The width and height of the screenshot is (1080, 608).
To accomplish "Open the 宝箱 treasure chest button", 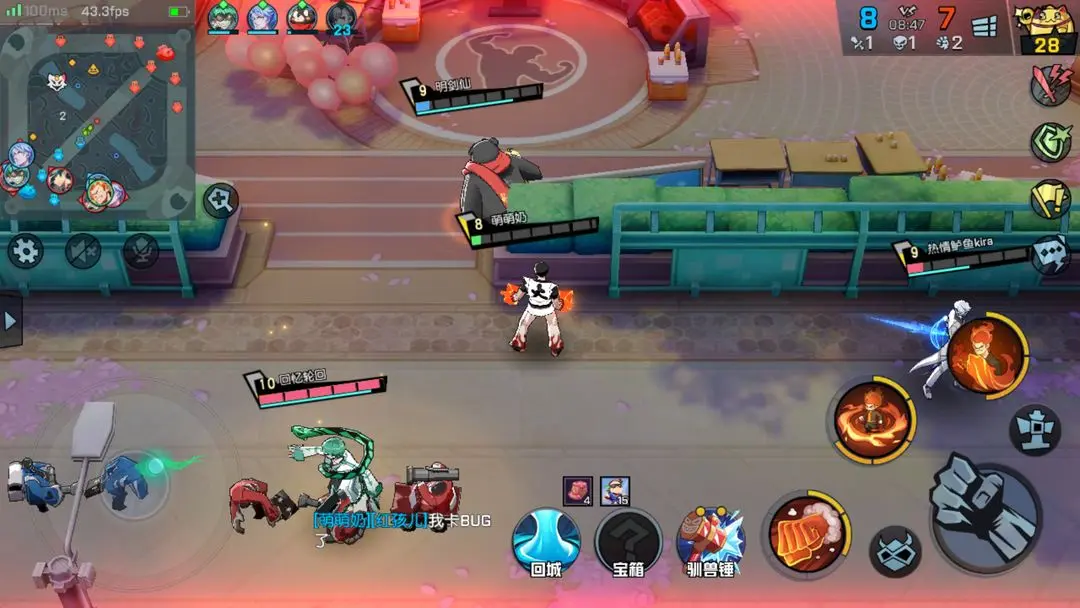I will [628, 542].
